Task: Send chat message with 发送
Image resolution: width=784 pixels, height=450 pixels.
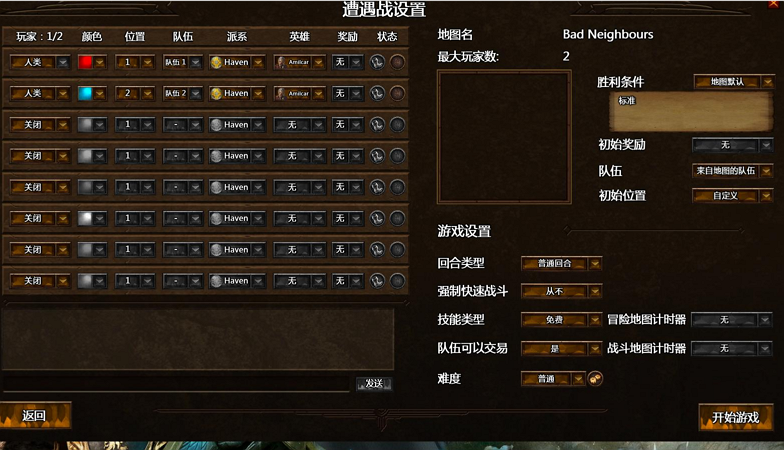Action: pyautogui.click(x=373, y=384)
